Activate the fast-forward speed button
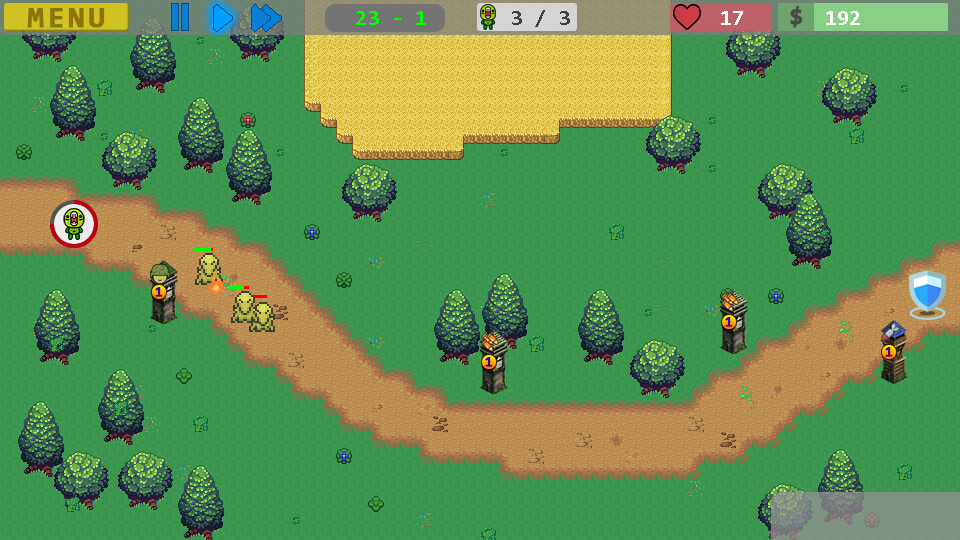This screenshot has height=540, width=960. click(265, 17)
